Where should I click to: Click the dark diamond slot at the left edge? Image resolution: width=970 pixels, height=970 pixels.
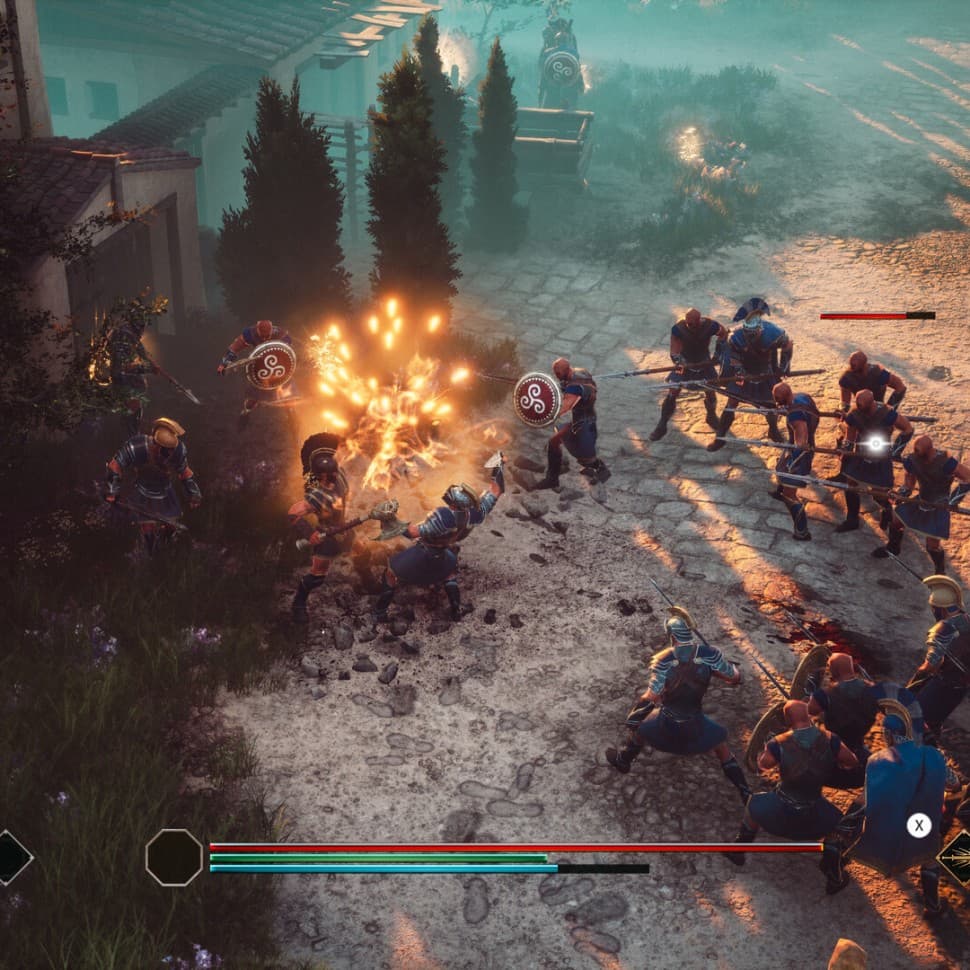click(10, 858)
